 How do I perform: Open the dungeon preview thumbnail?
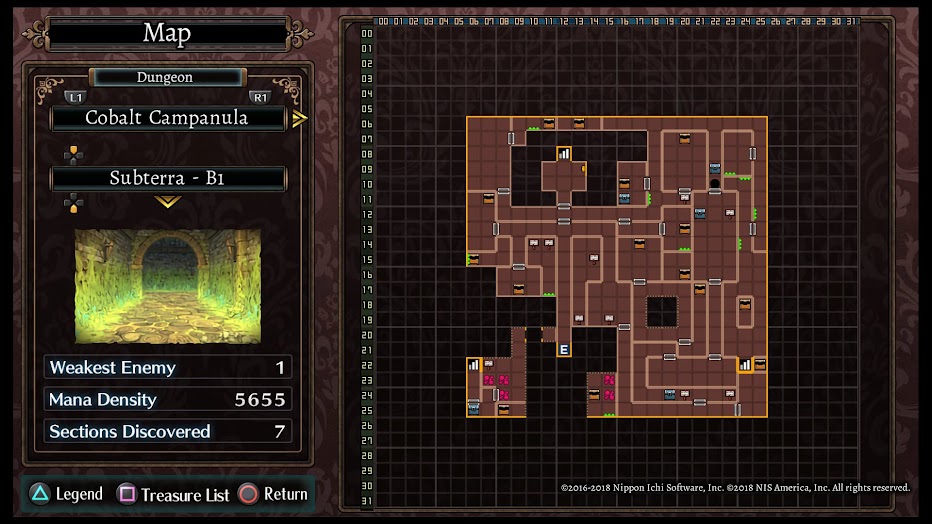(x=168, y=286)
